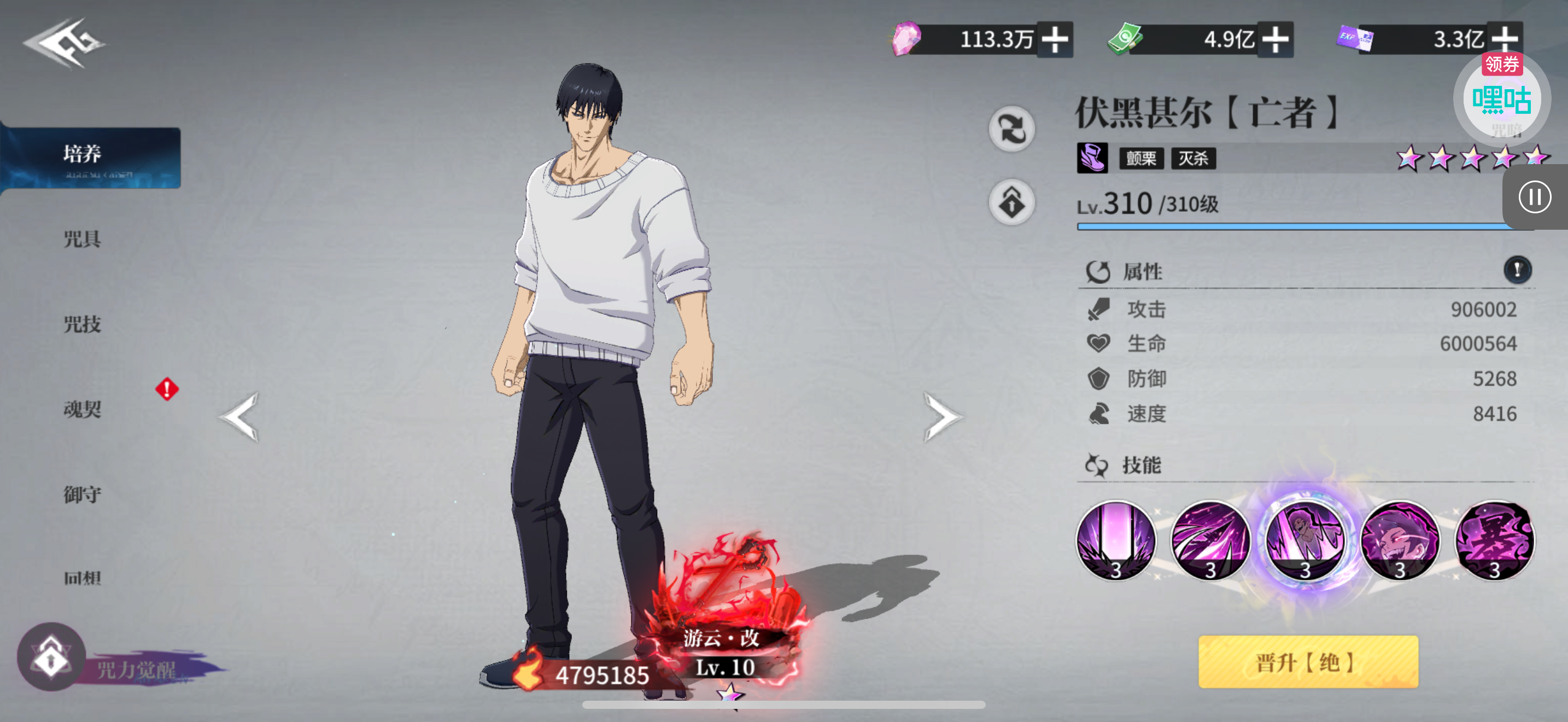The width and height of the screenshot is (1568, 722).
Task: Go back using the top-left arrow
Action: [x=63, y=43]
